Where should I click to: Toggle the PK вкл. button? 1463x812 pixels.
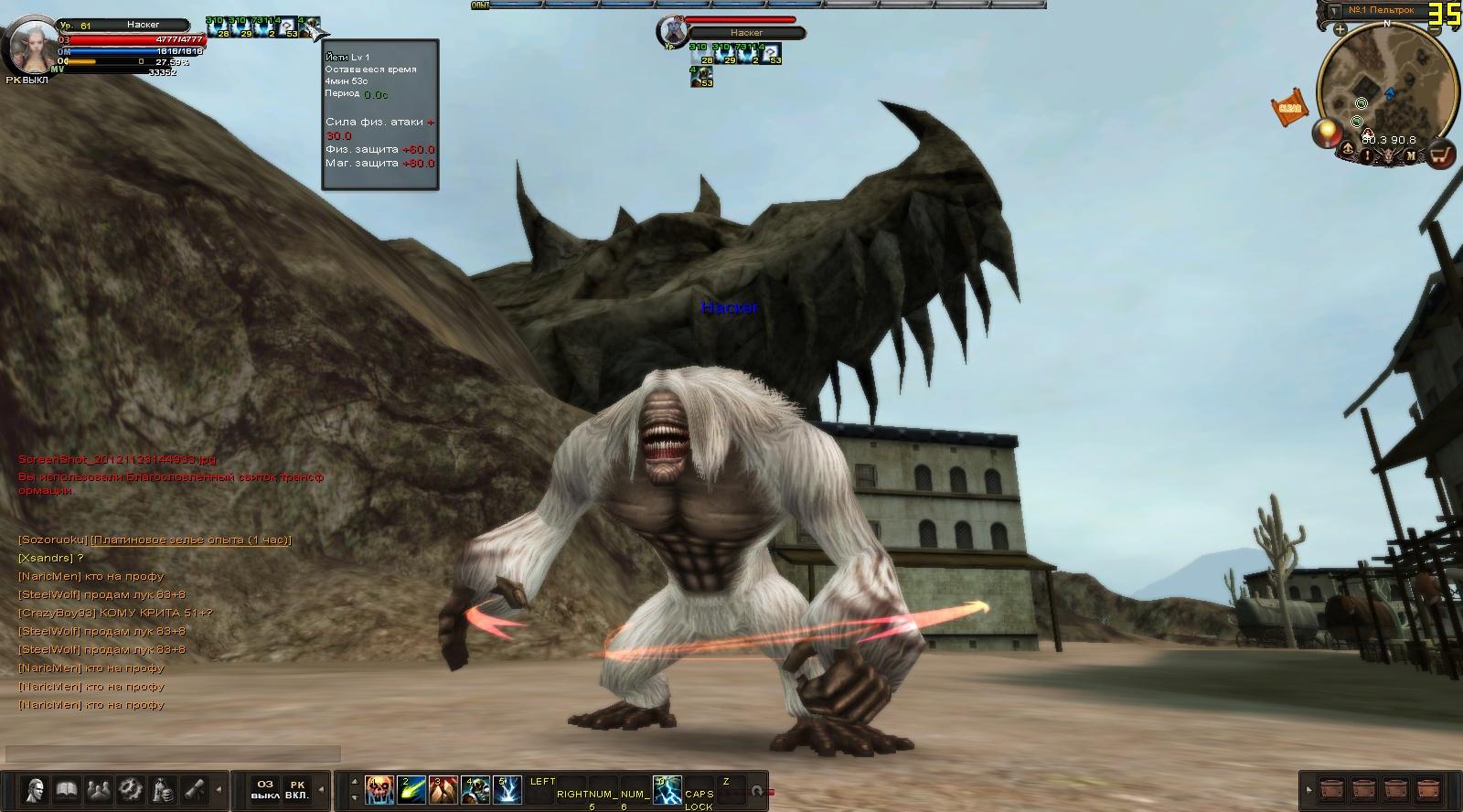[296, 789]
